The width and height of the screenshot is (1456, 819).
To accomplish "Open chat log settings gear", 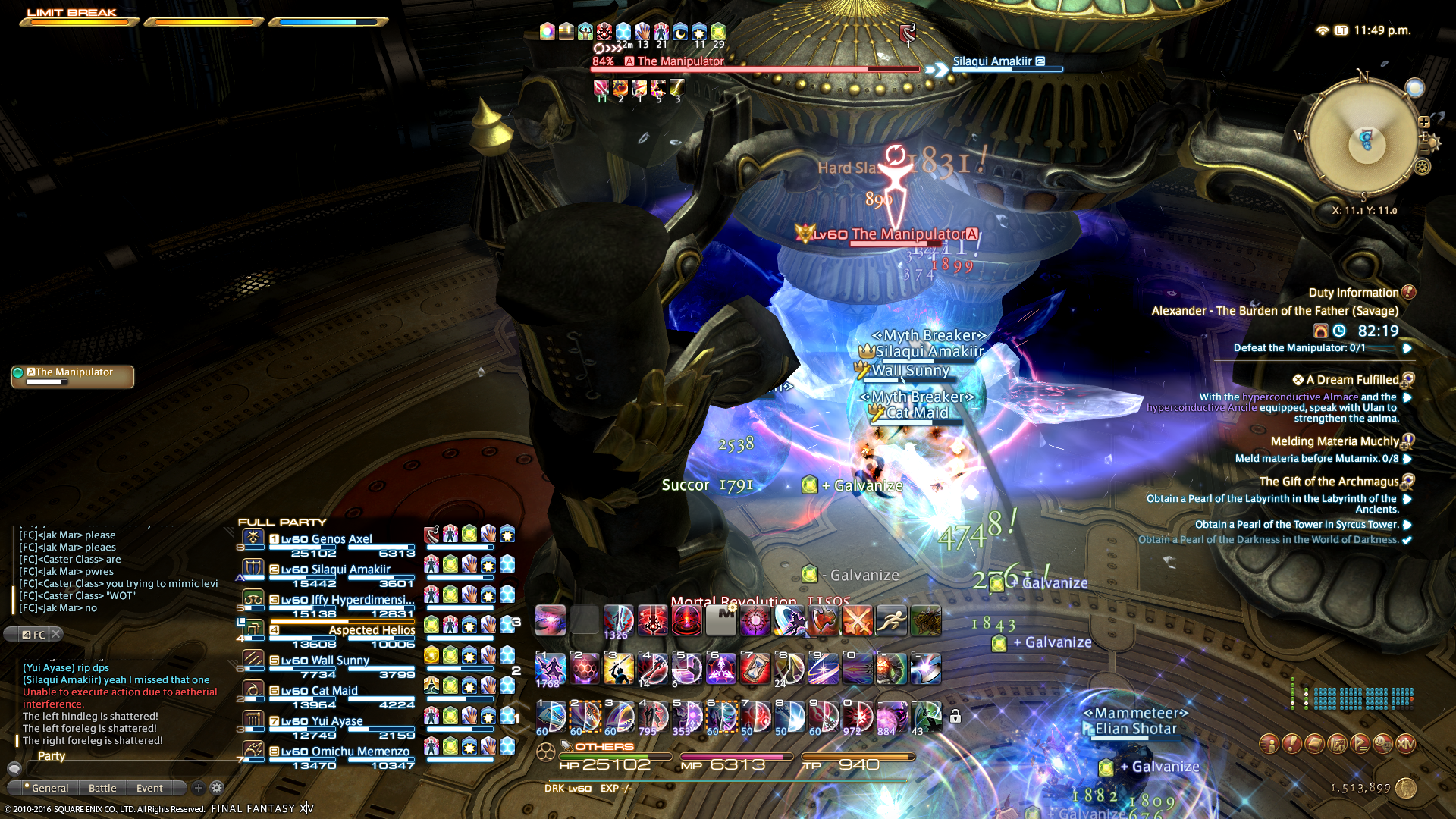I will [x=217, y=788].
